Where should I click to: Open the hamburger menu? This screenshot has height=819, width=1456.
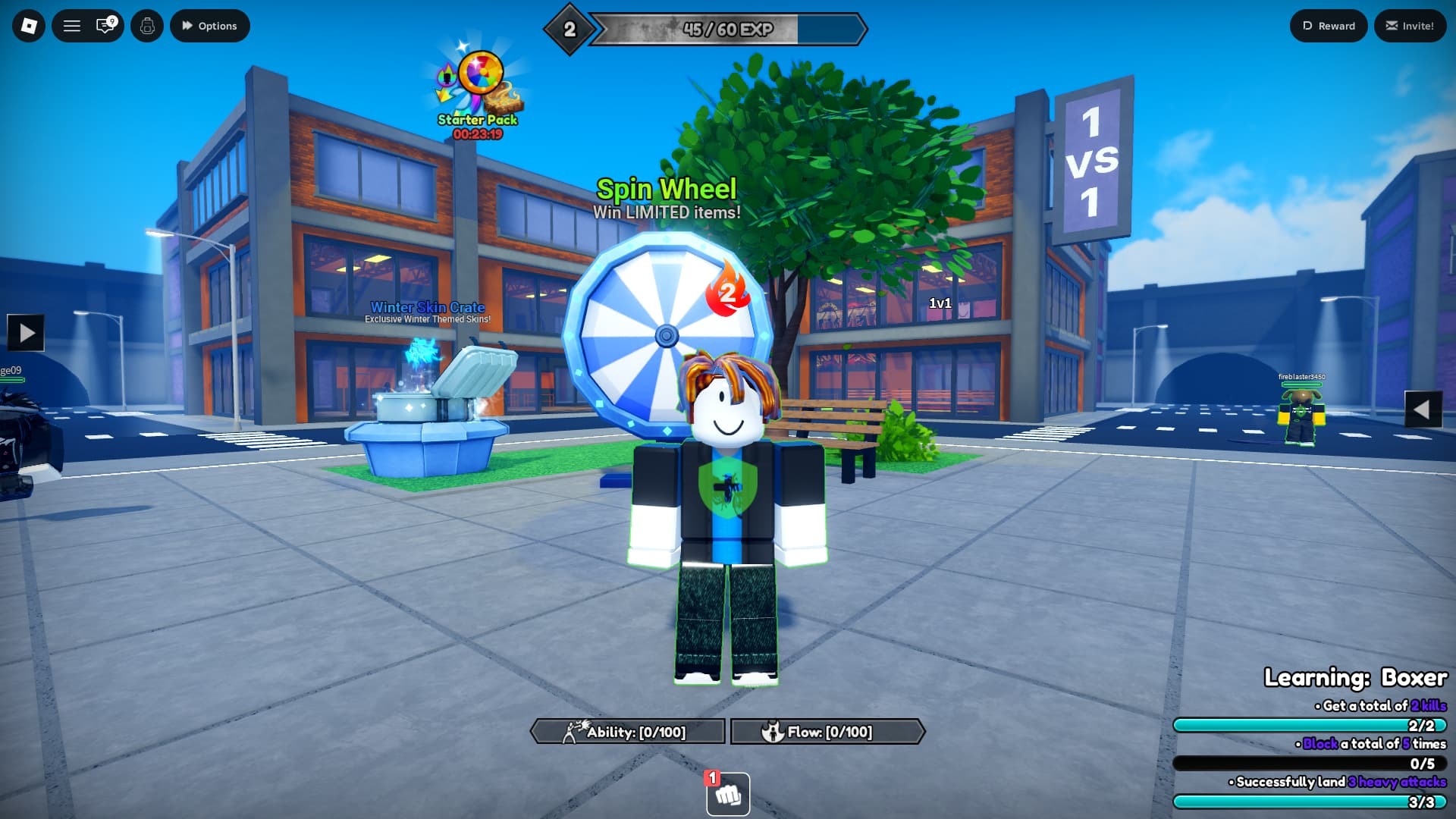pos(71,25)
